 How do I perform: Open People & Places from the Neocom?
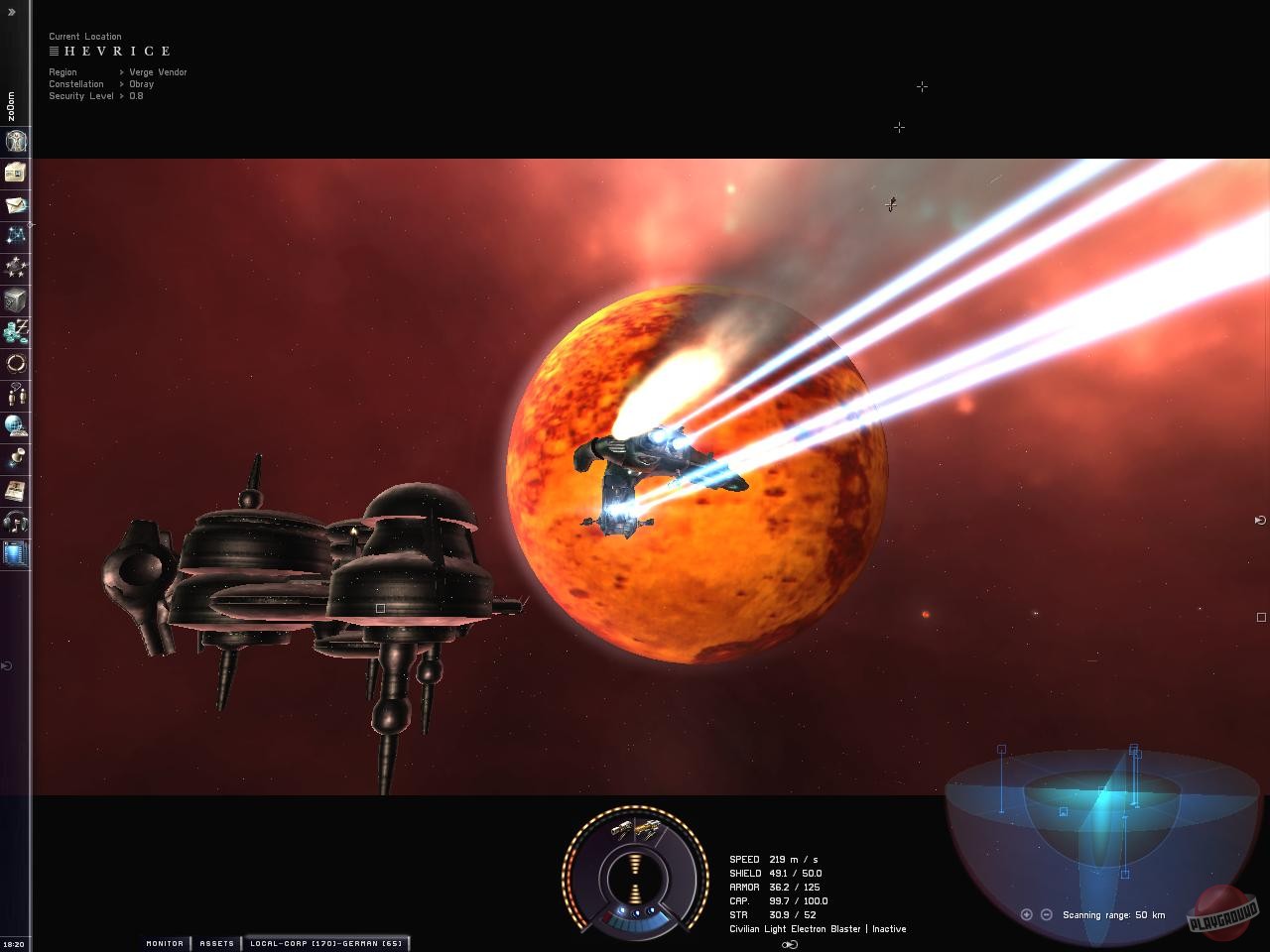[15, 395]
